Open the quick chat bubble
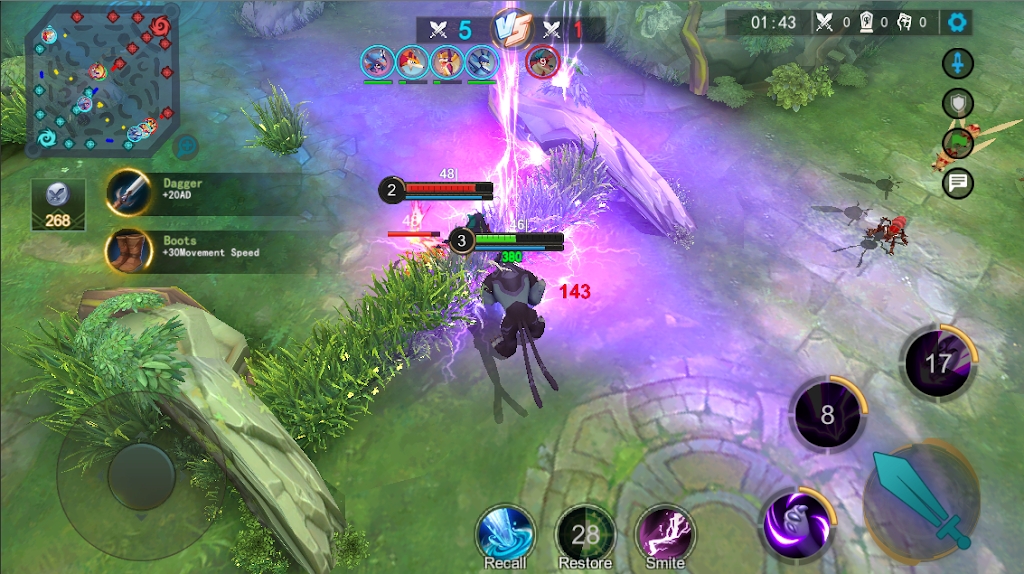 958,182
